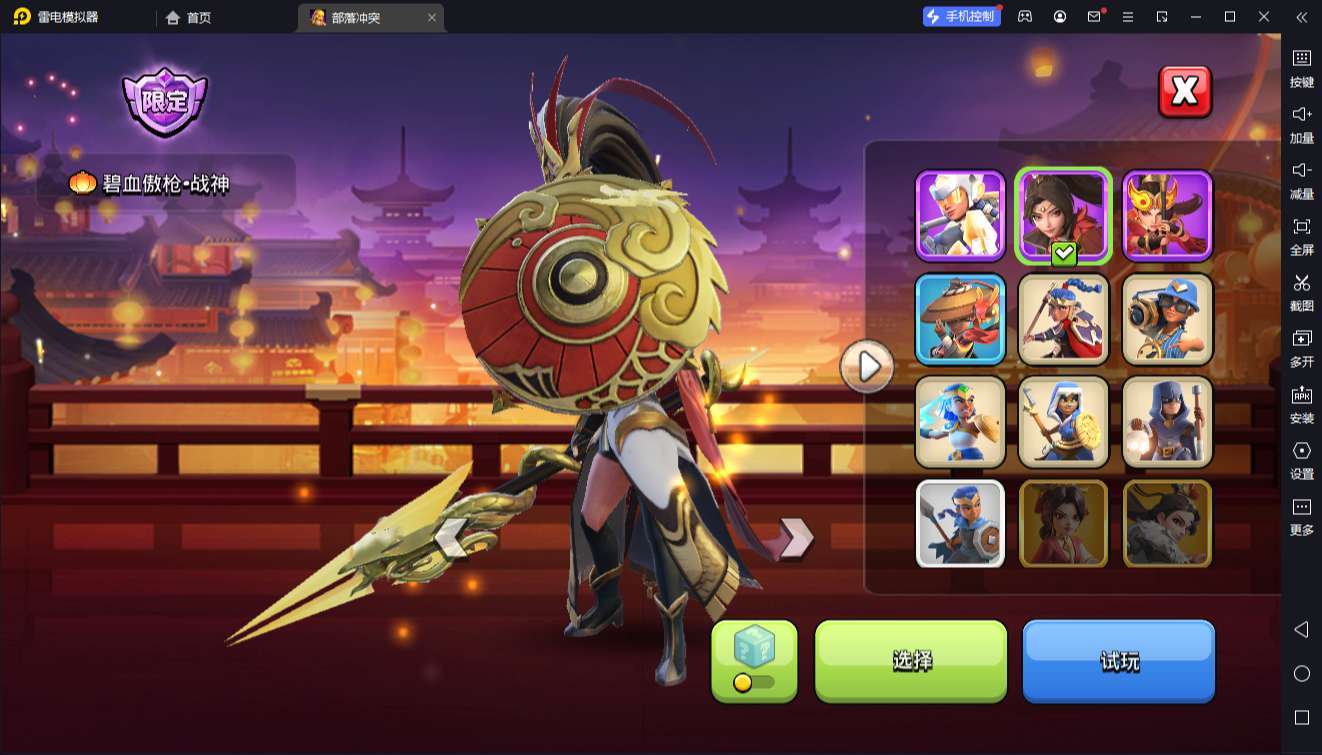1322x755 pixels.
Task: Select the dark blue hooded skin
Action: (x=1167, y=421)
